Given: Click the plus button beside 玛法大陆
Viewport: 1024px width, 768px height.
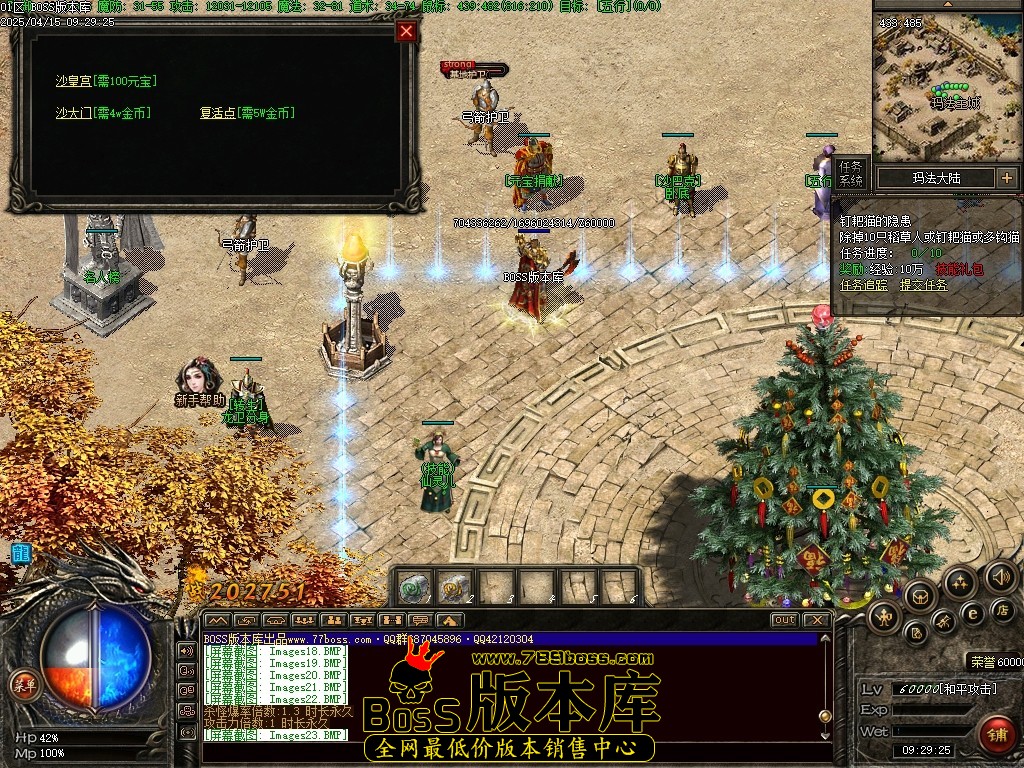Looking at the screenshot, I should (1006, 178).
